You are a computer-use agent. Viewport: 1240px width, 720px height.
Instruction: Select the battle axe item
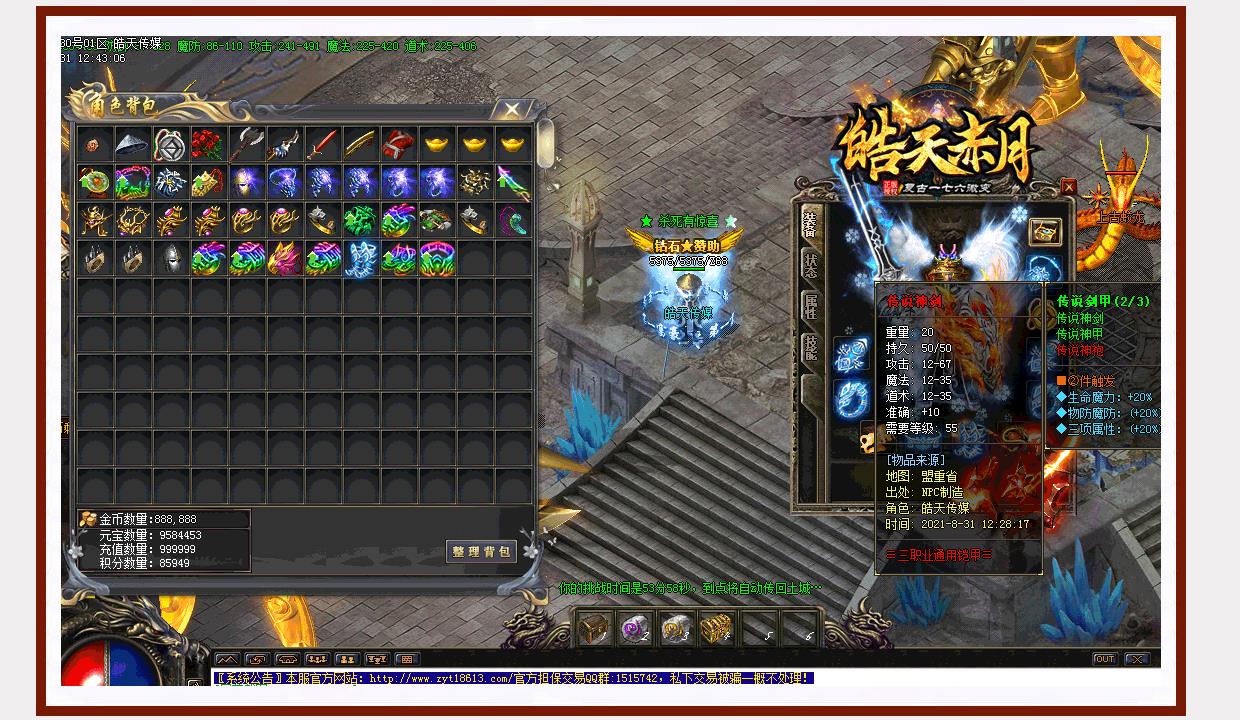[247, 144]
